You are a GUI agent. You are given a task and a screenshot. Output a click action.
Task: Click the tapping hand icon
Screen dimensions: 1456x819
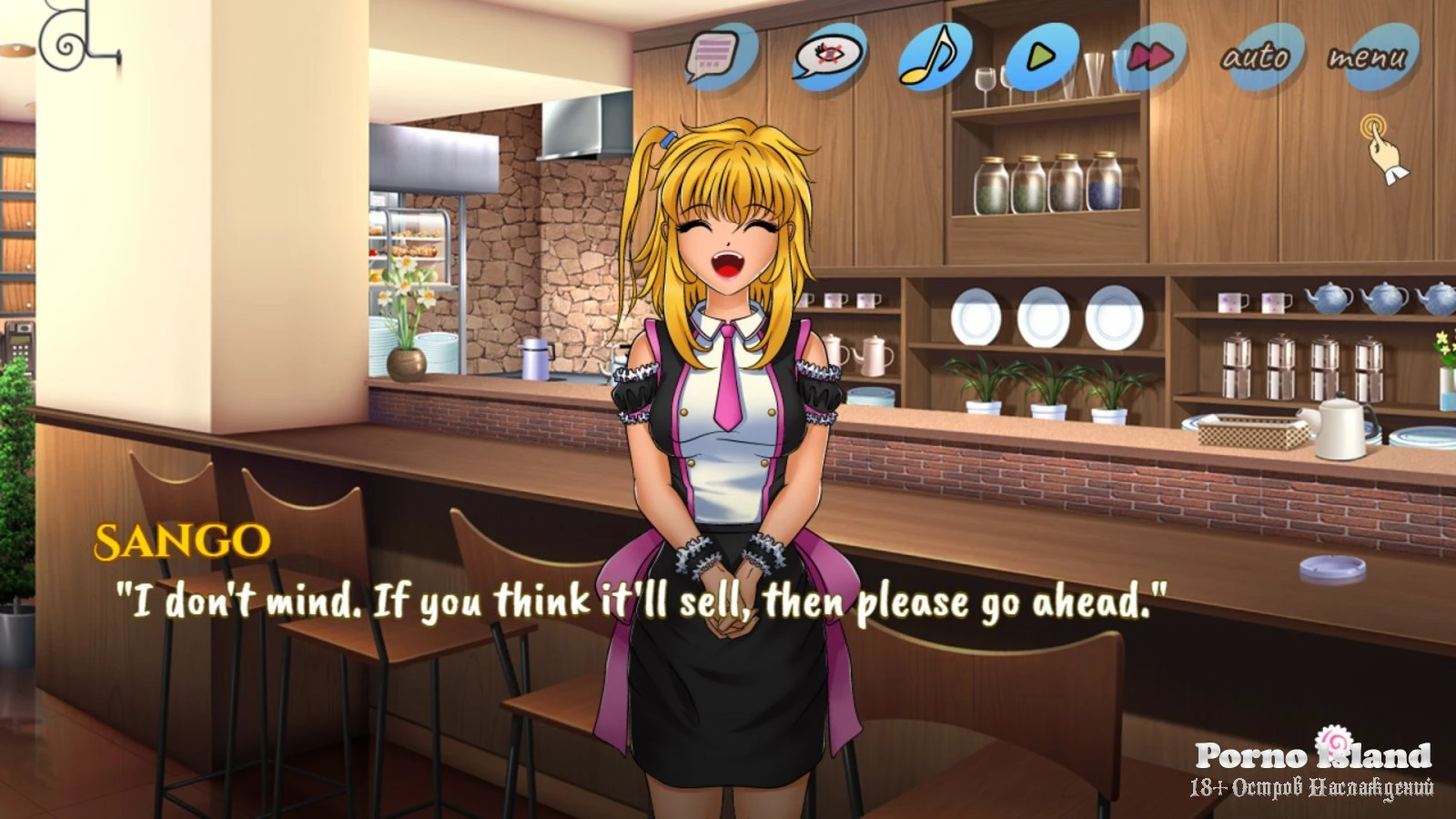1381,147
